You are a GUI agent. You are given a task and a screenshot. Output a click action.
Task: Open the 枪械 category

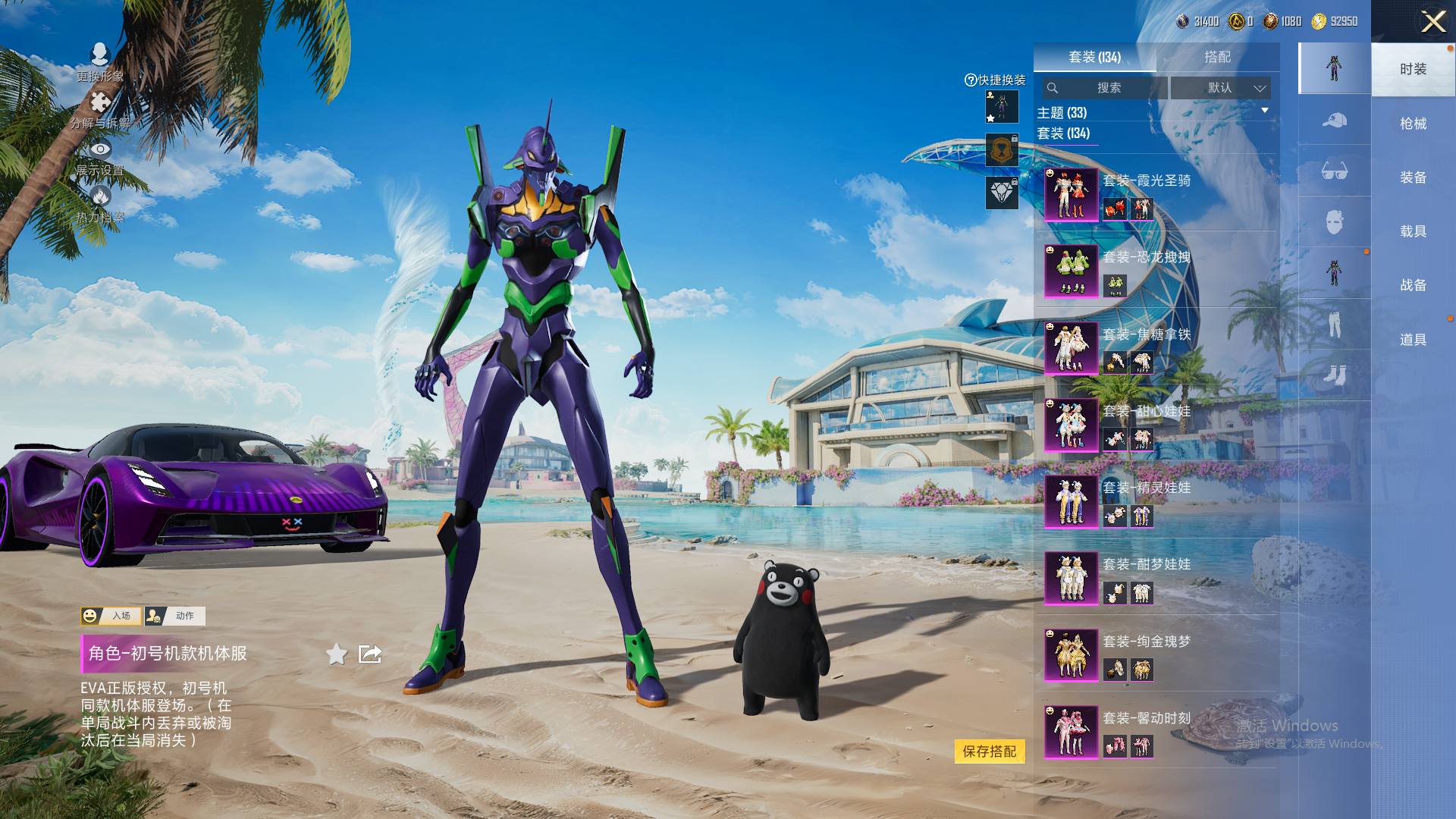point(1413,124)
